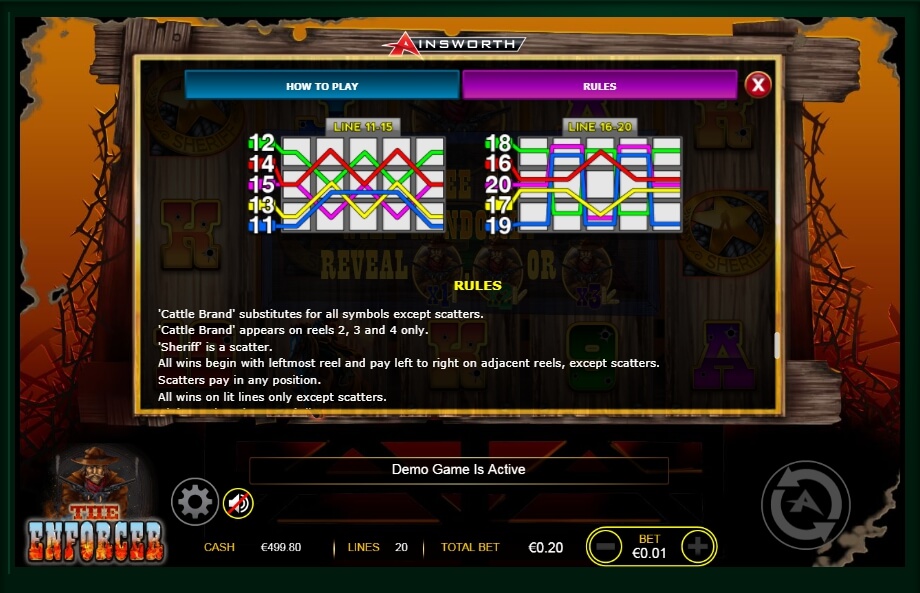Screen dimensions: 920x593
Task: Toggle the muted sound icon
Action: (237, 502)
